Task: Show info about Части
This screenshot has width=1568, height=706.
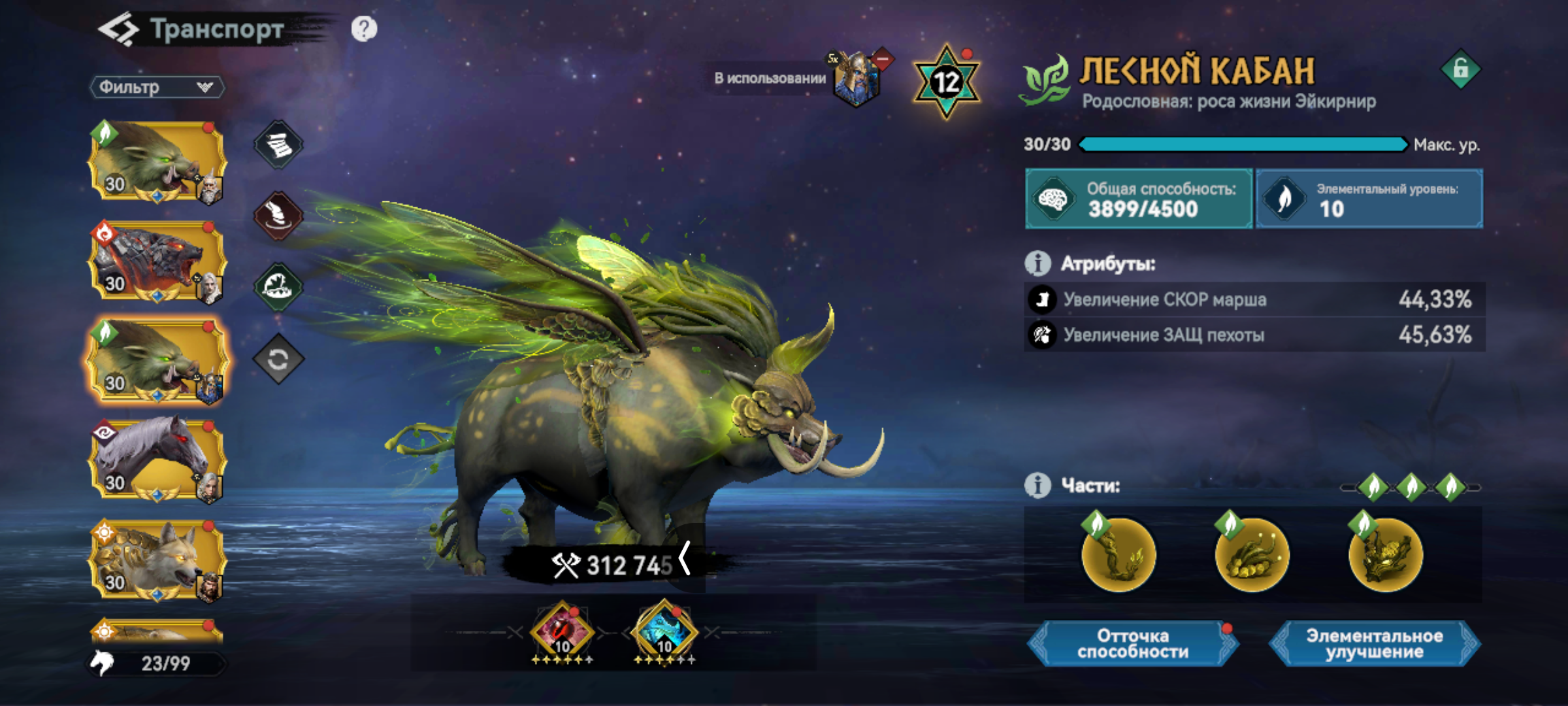Action: click(x=1037, y=486)
